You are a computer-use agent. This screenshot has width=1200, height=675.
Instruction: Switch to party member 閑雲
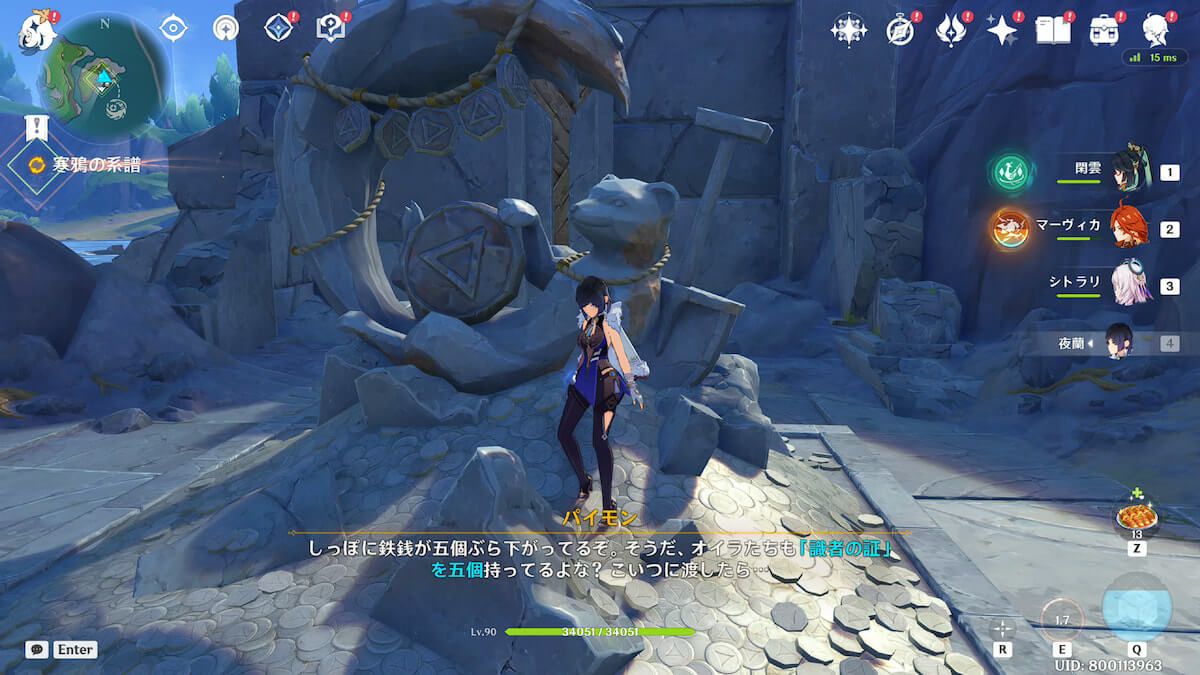(x=1130, y=172)
